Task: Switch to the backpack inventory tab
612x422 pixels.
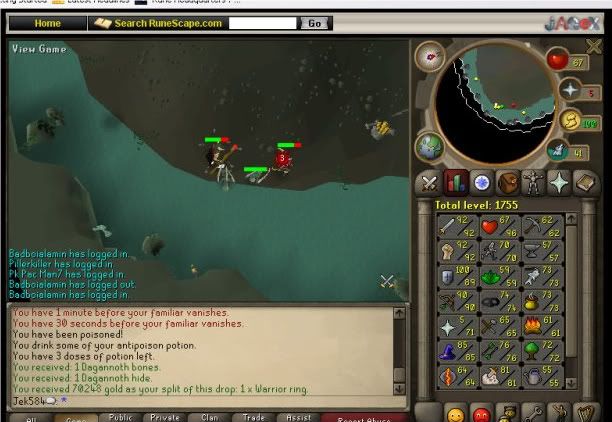Action: tap(508, 183)
